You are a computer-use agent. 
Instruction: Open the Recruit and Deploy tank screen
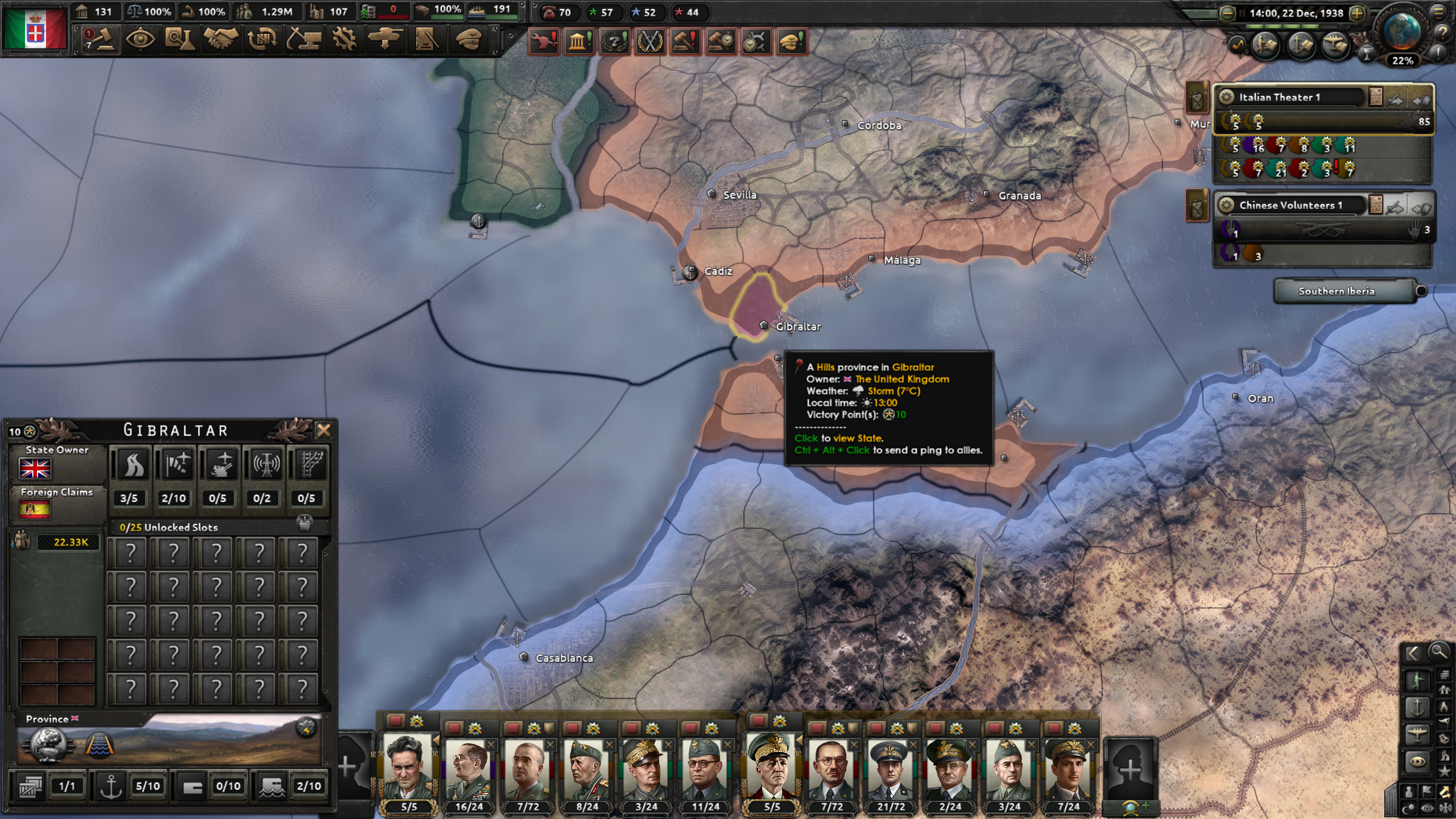coord(385,40)
